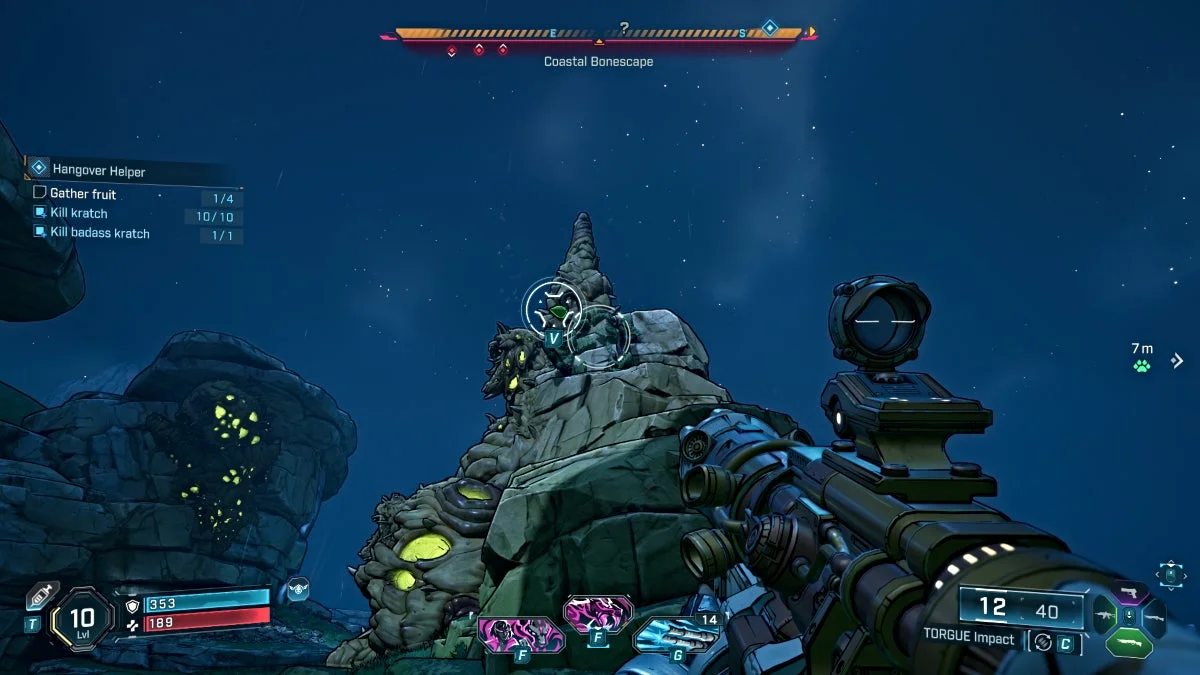This screenshot has height=675, width=1200.
Task: Toggle the TORGUE Impact weapon mode icon
Action: pos(1043,642)
